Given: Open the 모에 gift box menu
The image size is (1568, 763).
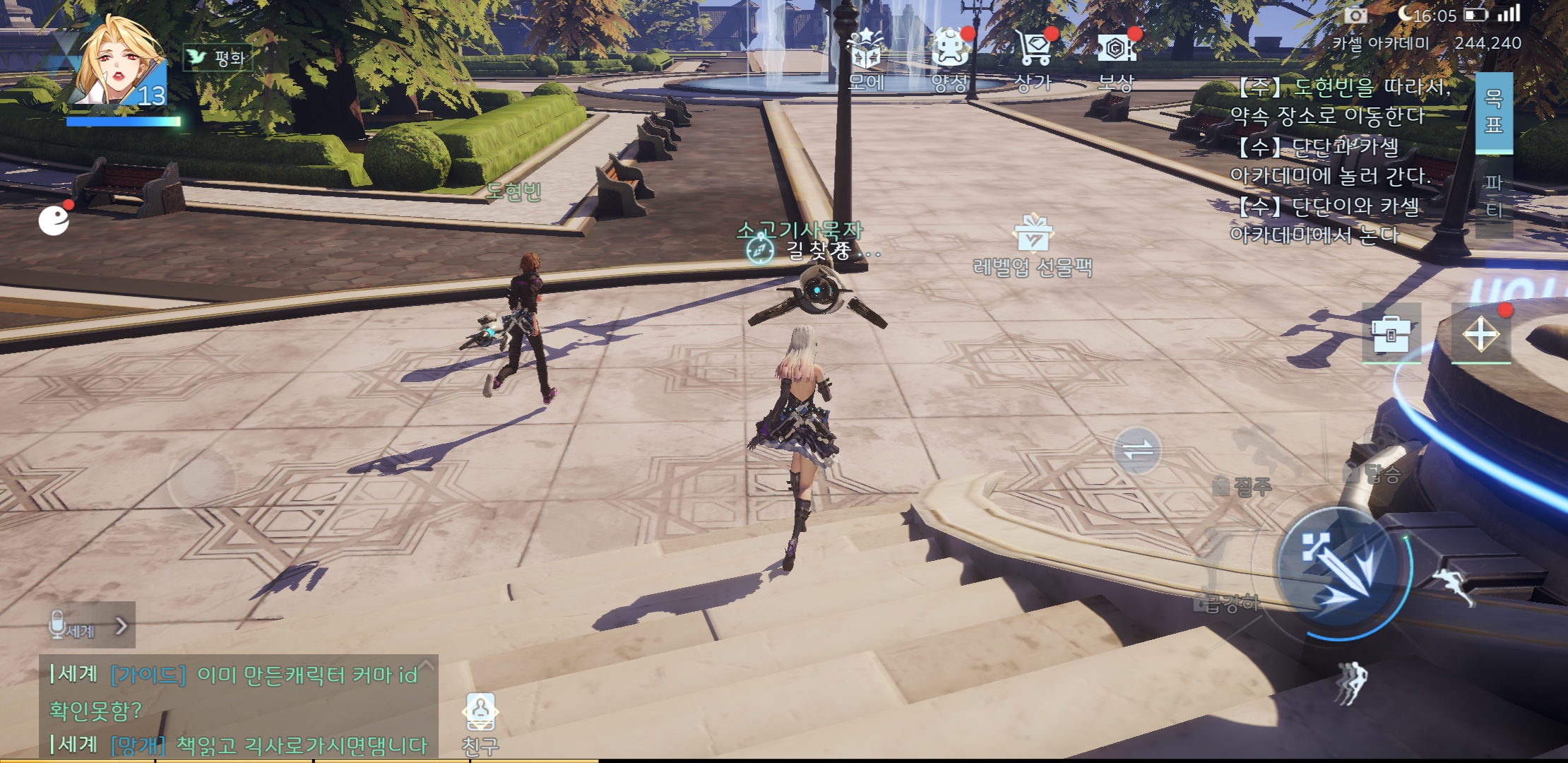Looking at the screenshot, I should click(x=866, y=58).
